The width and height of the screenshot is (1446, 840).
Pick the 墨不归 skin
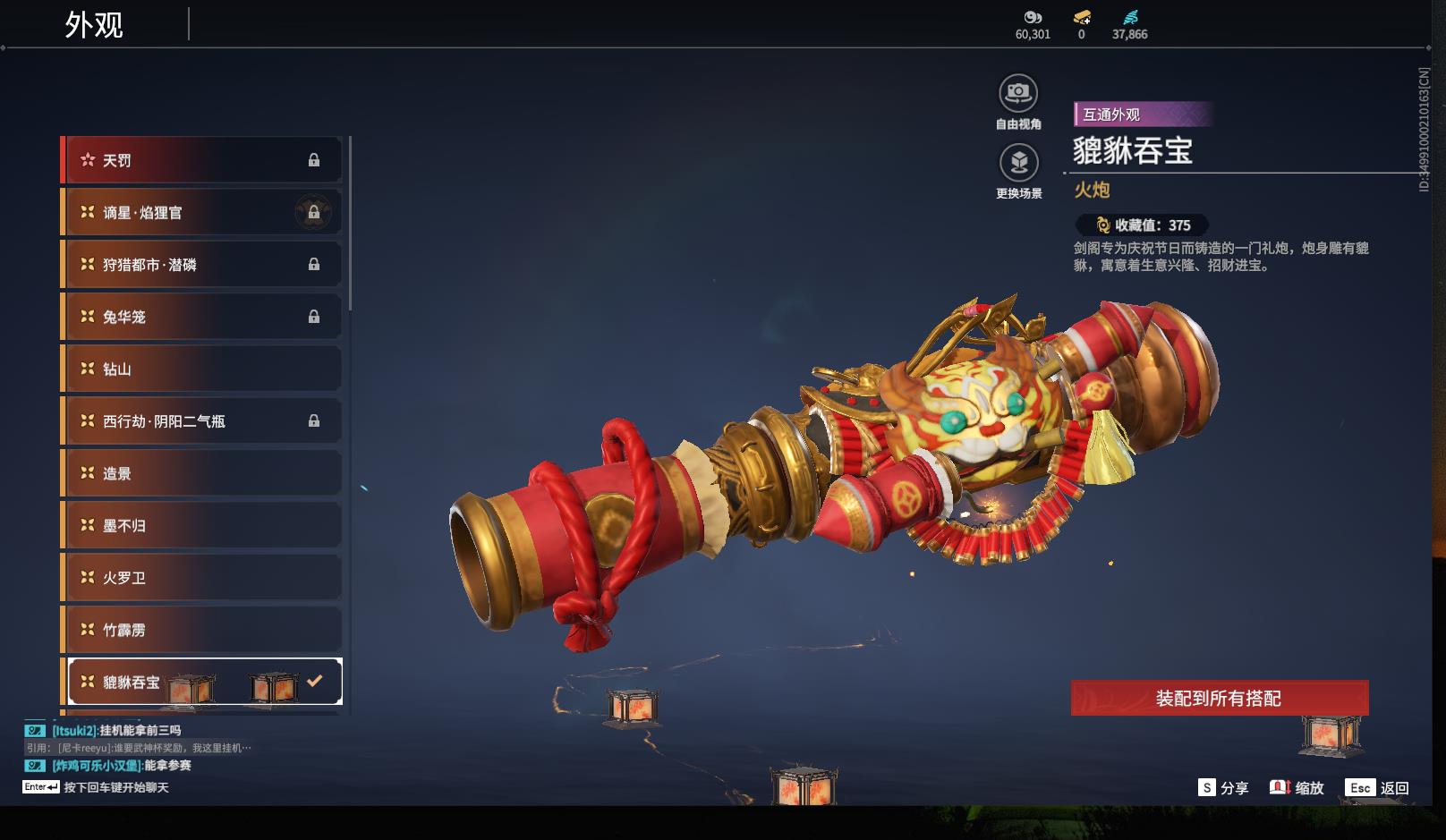[203, 525]
